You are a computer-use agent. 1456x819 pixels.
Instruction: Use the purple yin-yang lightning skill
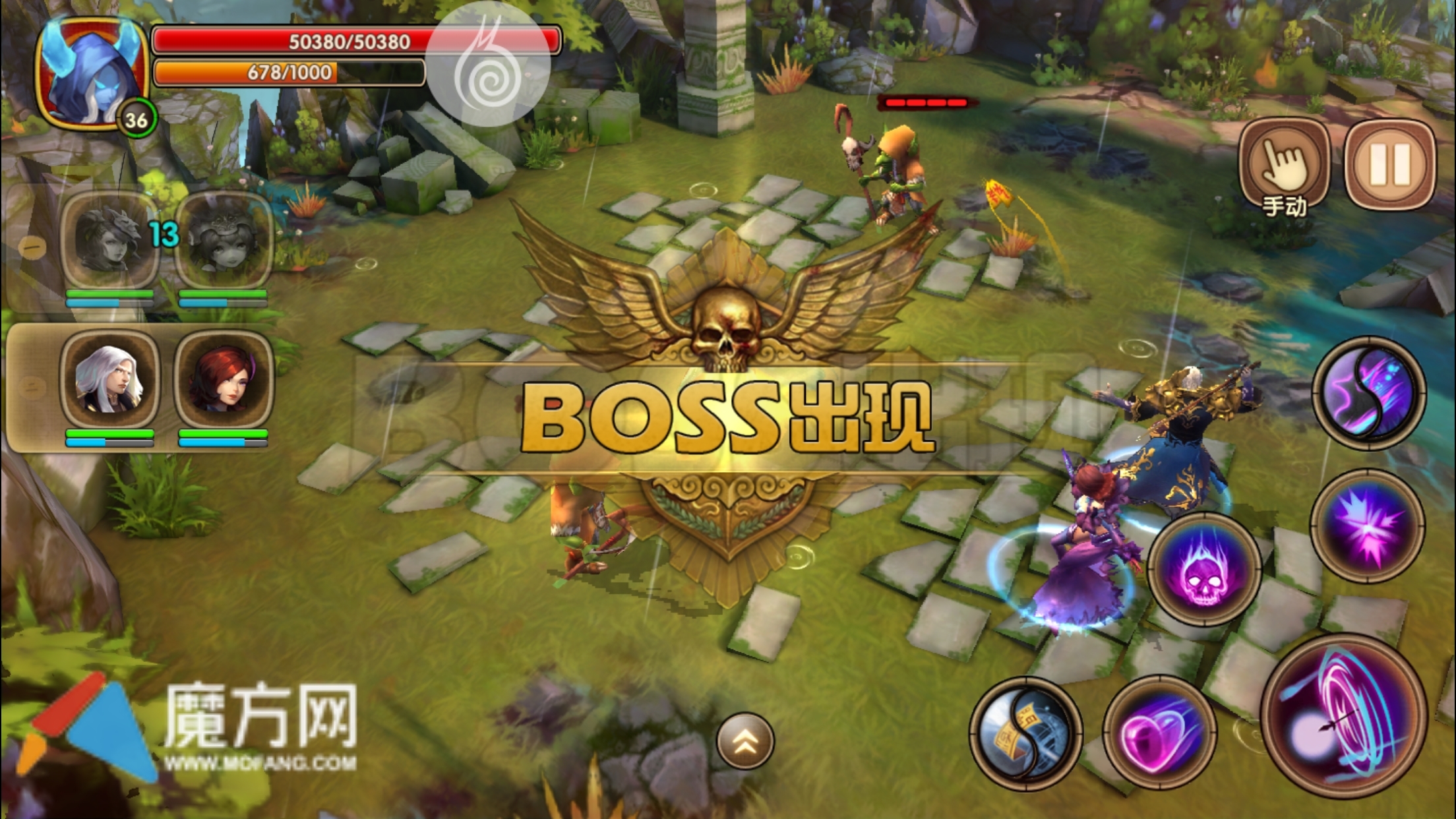coord(1368,393)
